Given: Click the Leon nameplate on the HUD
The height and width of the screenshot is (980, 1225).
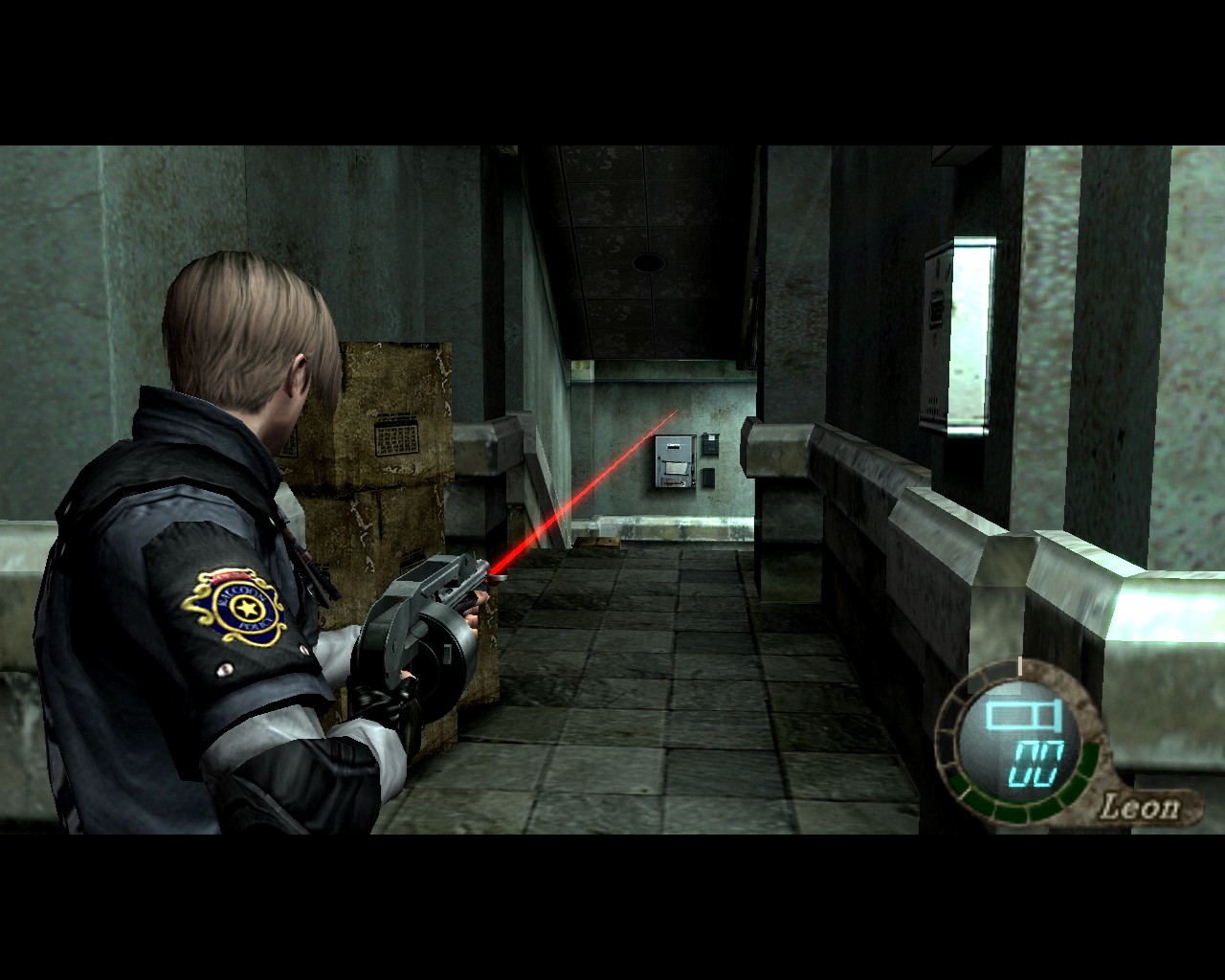Looking at the screenshot, I should [x=1141, y=804].
